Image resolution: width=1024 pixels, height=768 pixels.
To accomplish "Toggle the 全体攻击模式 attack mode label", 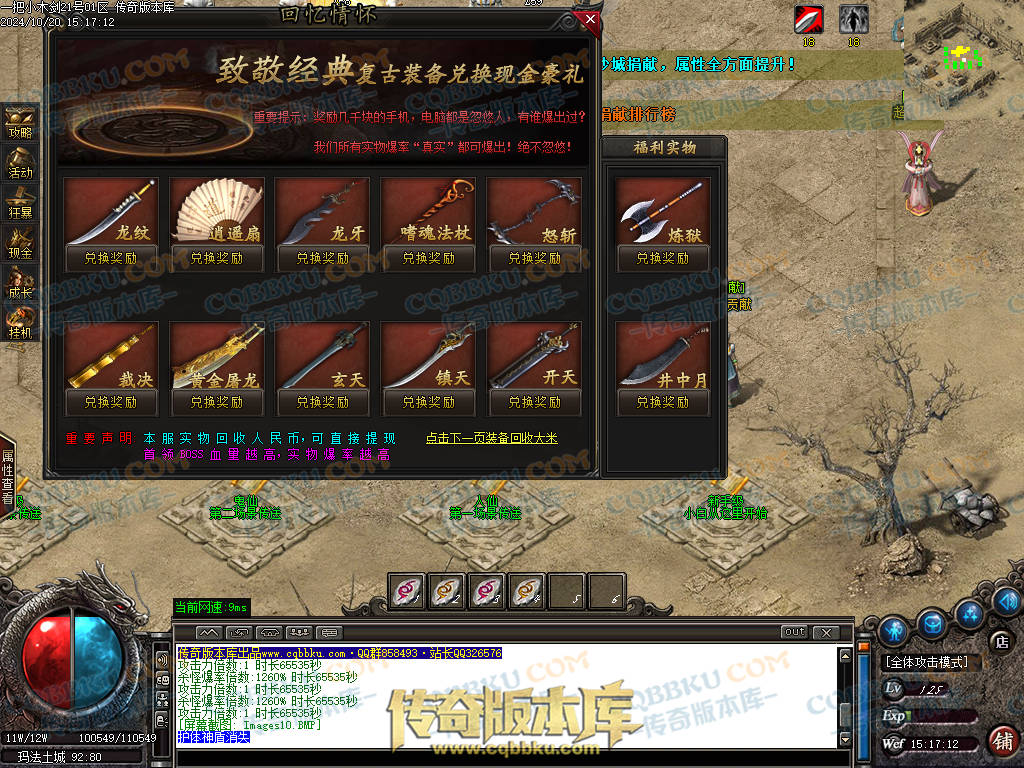I will pos(932,662).
